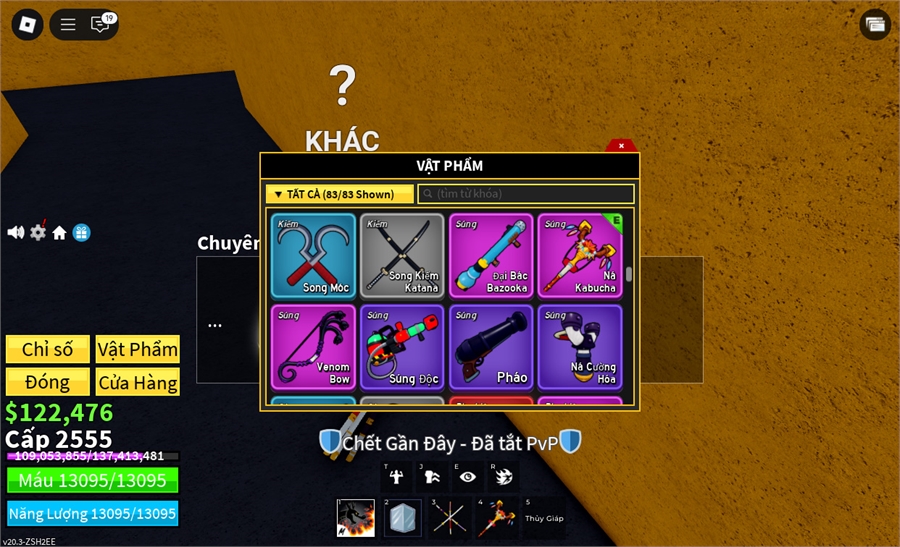
Task: Choose the Súng Độc gun tile
Action: (402, 347)
